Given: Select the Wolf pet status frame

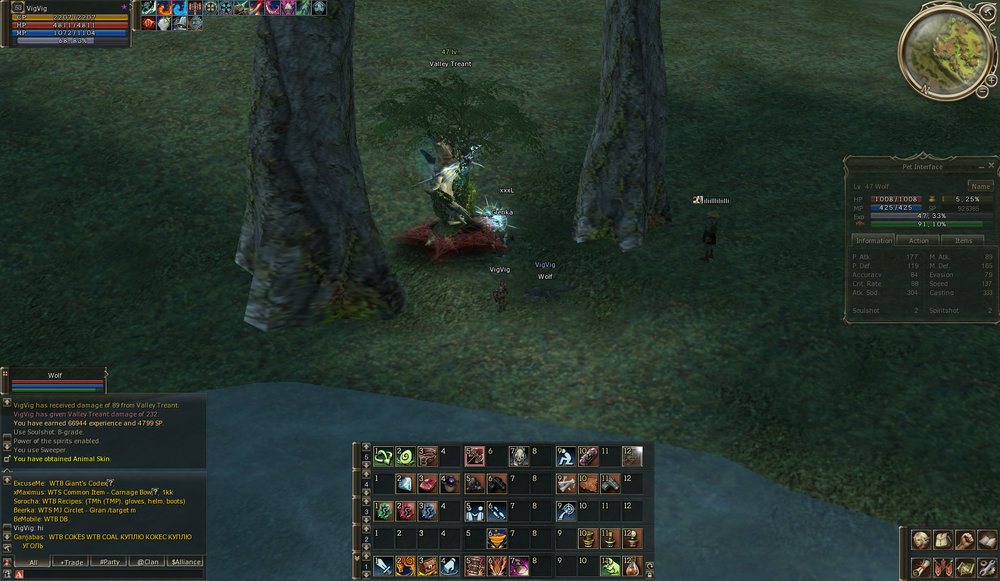Looking at the screenshot, I should 57,382.
